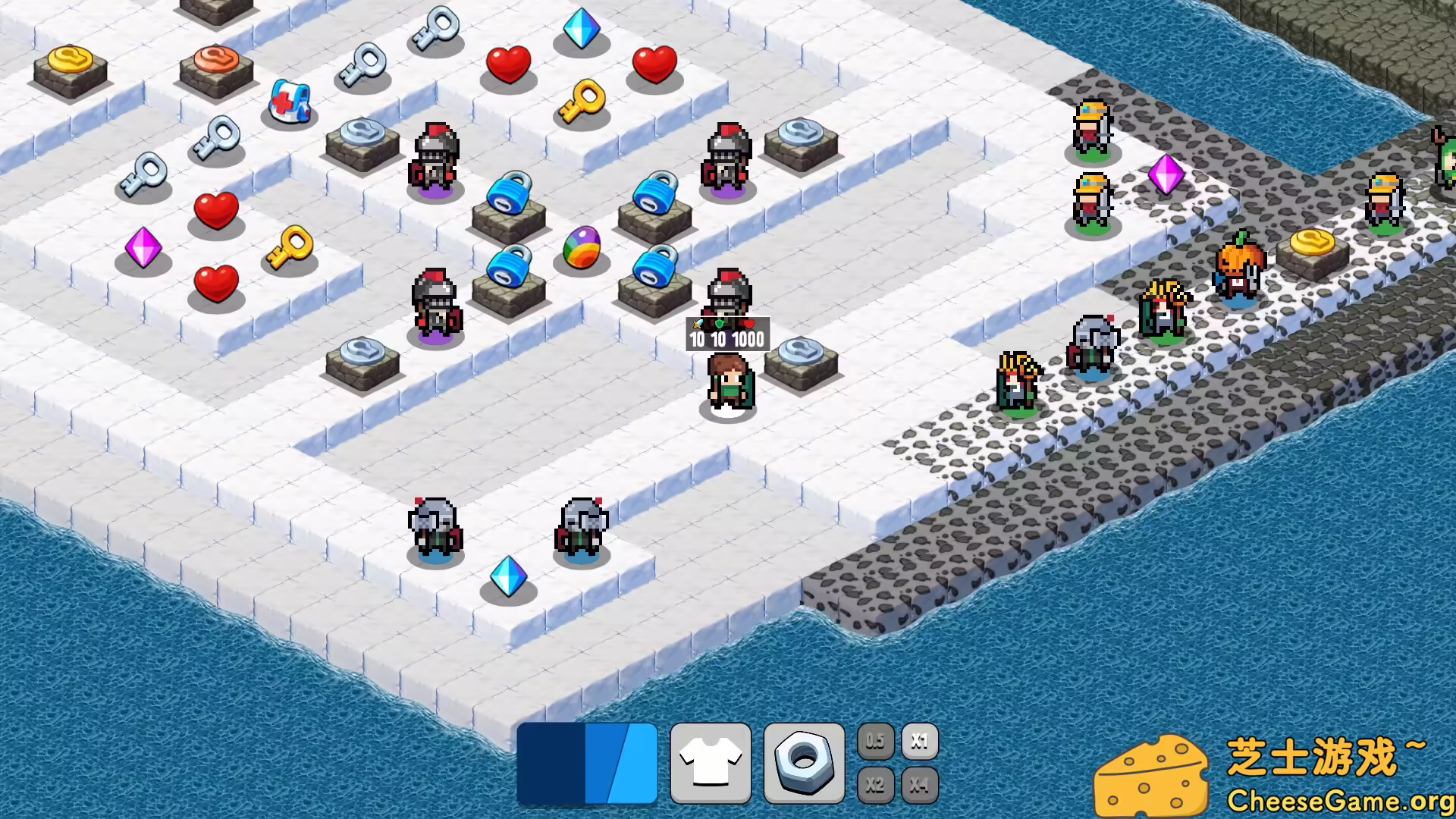Set game speed to 0.5
The image size is (1456, 819).
tap(876, 742)
